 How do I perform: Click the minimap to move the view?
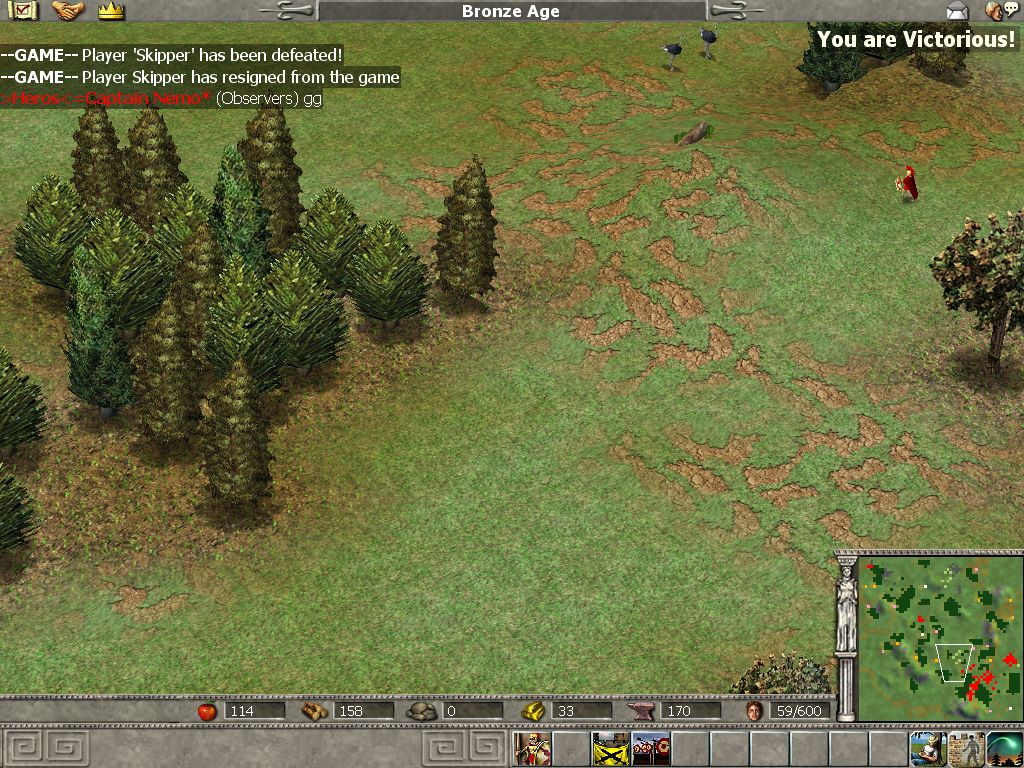(x=941, y=637)
